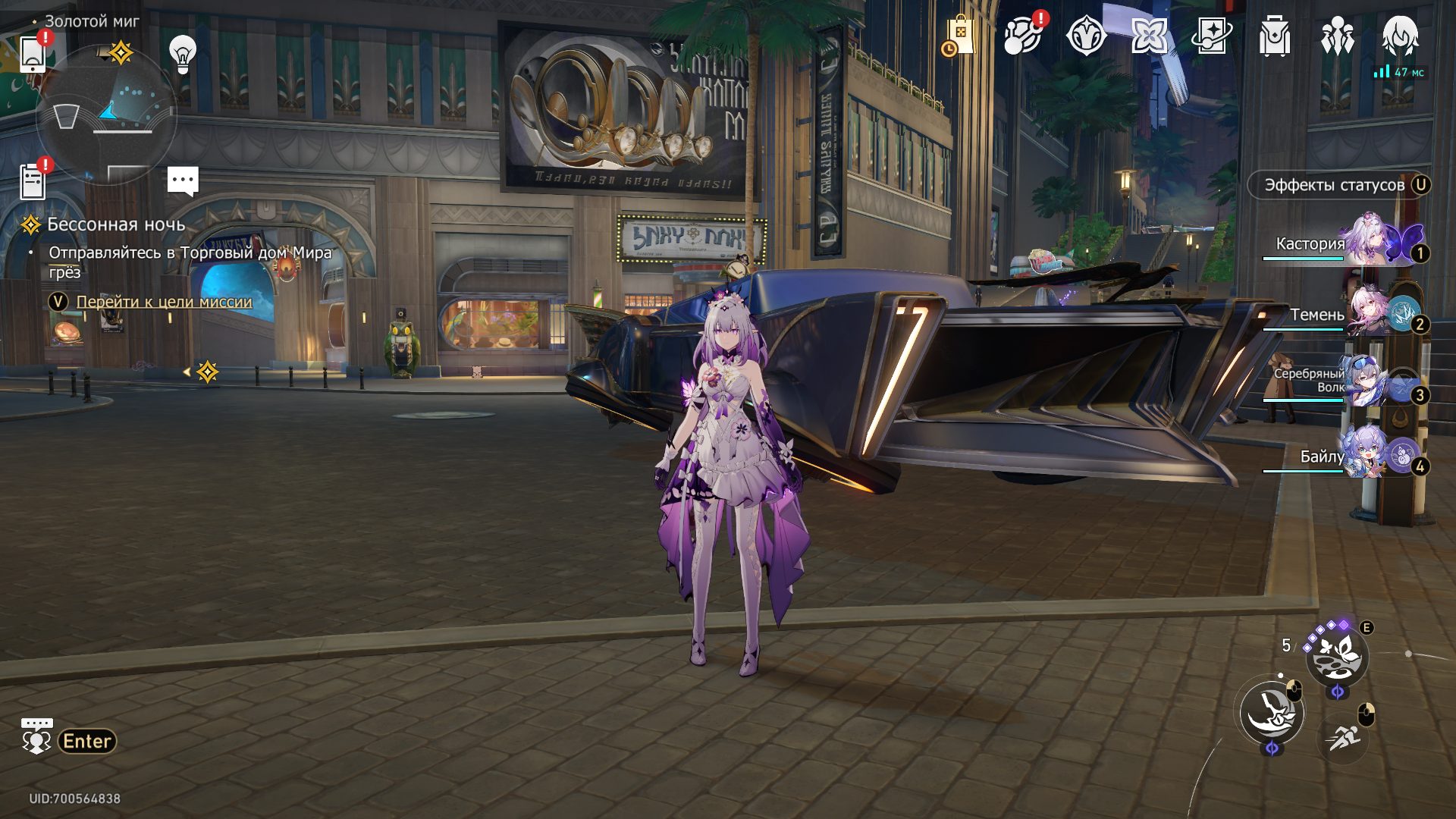Image resolution: width=1456 pixels, height=819 pixels.
Task: Activate the technique skill icon
Action: coord(1337,657)
